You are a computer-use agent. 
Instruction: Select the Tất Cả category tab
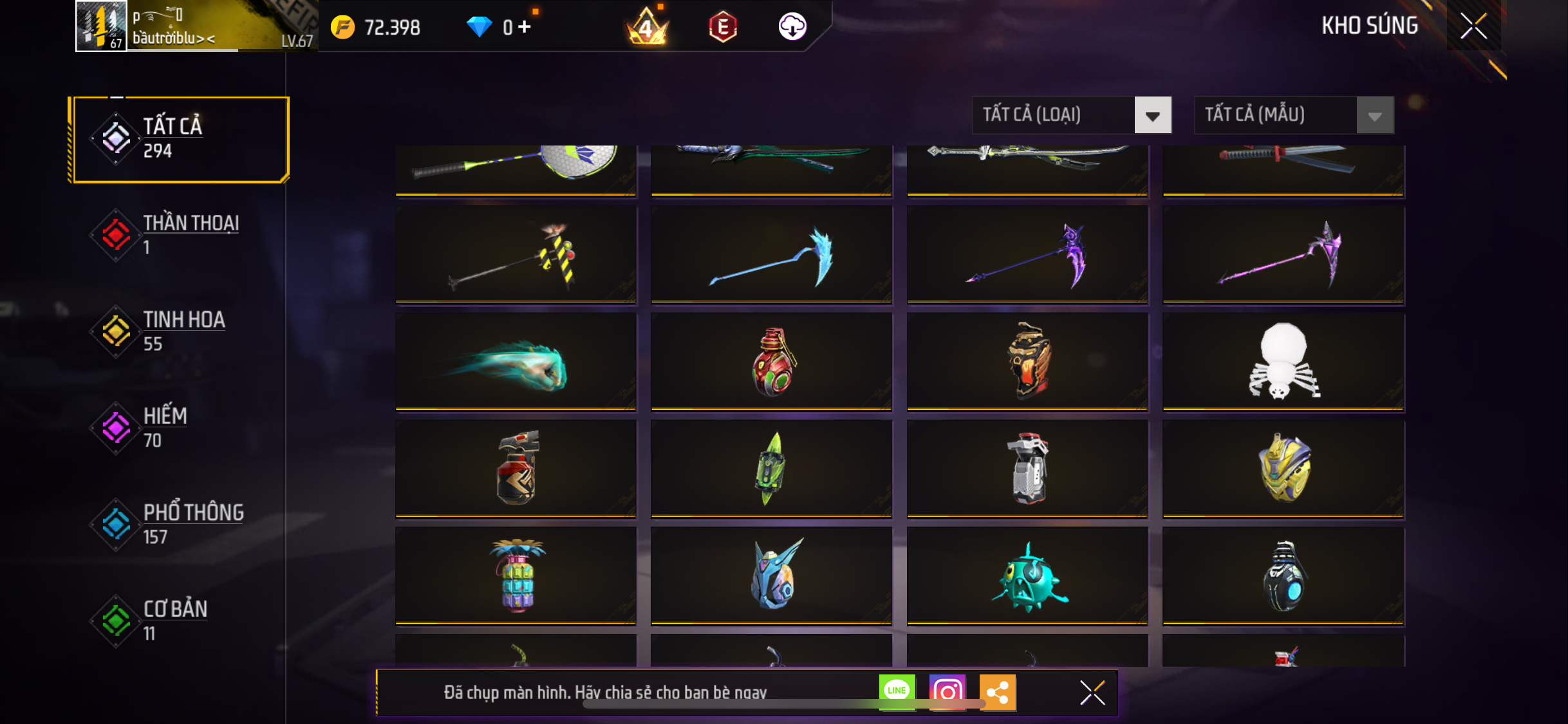(180, 139)
